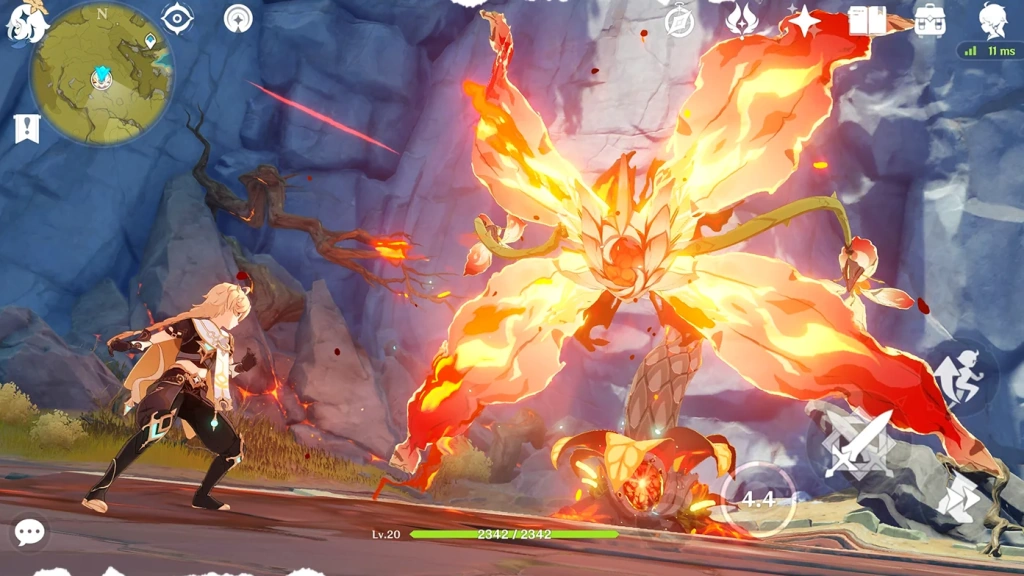The image size is (1024, 576).
Task: Tap the round arch-and-star icon beside Elemental Sight
Action: tap(238, 18)
